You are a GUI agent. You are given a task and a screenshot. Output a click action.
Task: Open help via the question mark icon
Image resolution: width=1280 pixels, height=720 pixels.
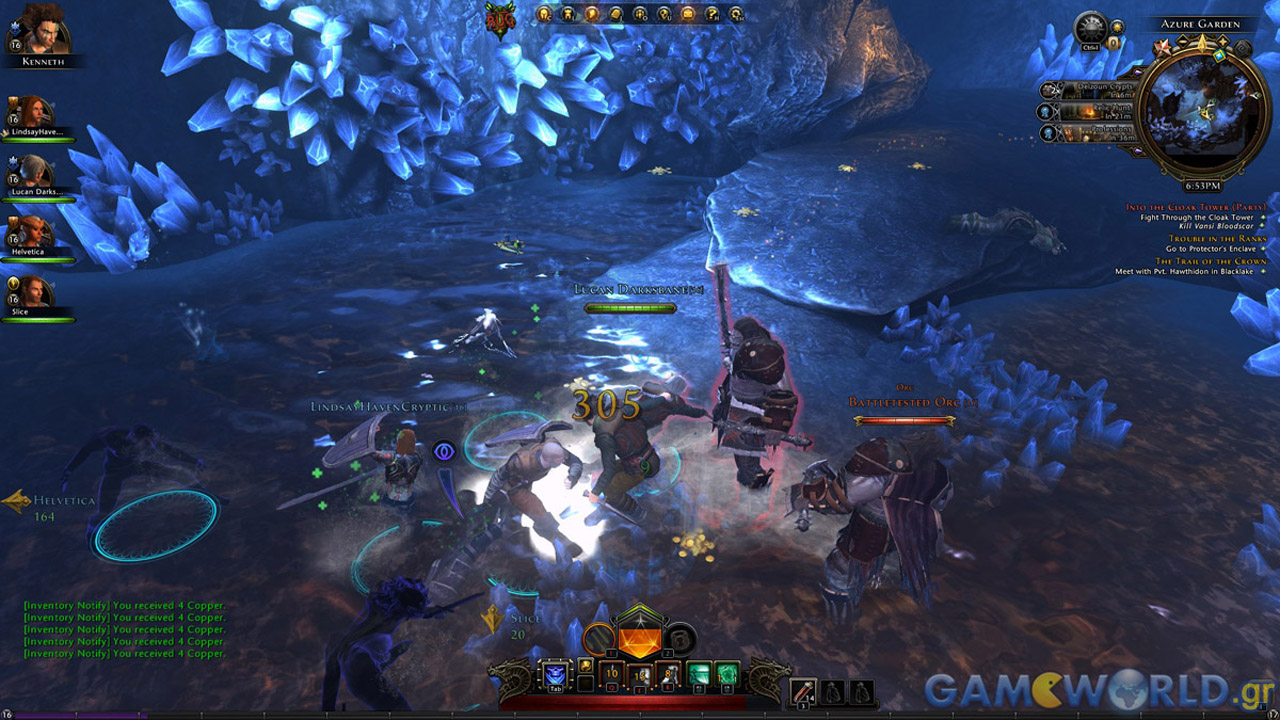tap(712, 14)
